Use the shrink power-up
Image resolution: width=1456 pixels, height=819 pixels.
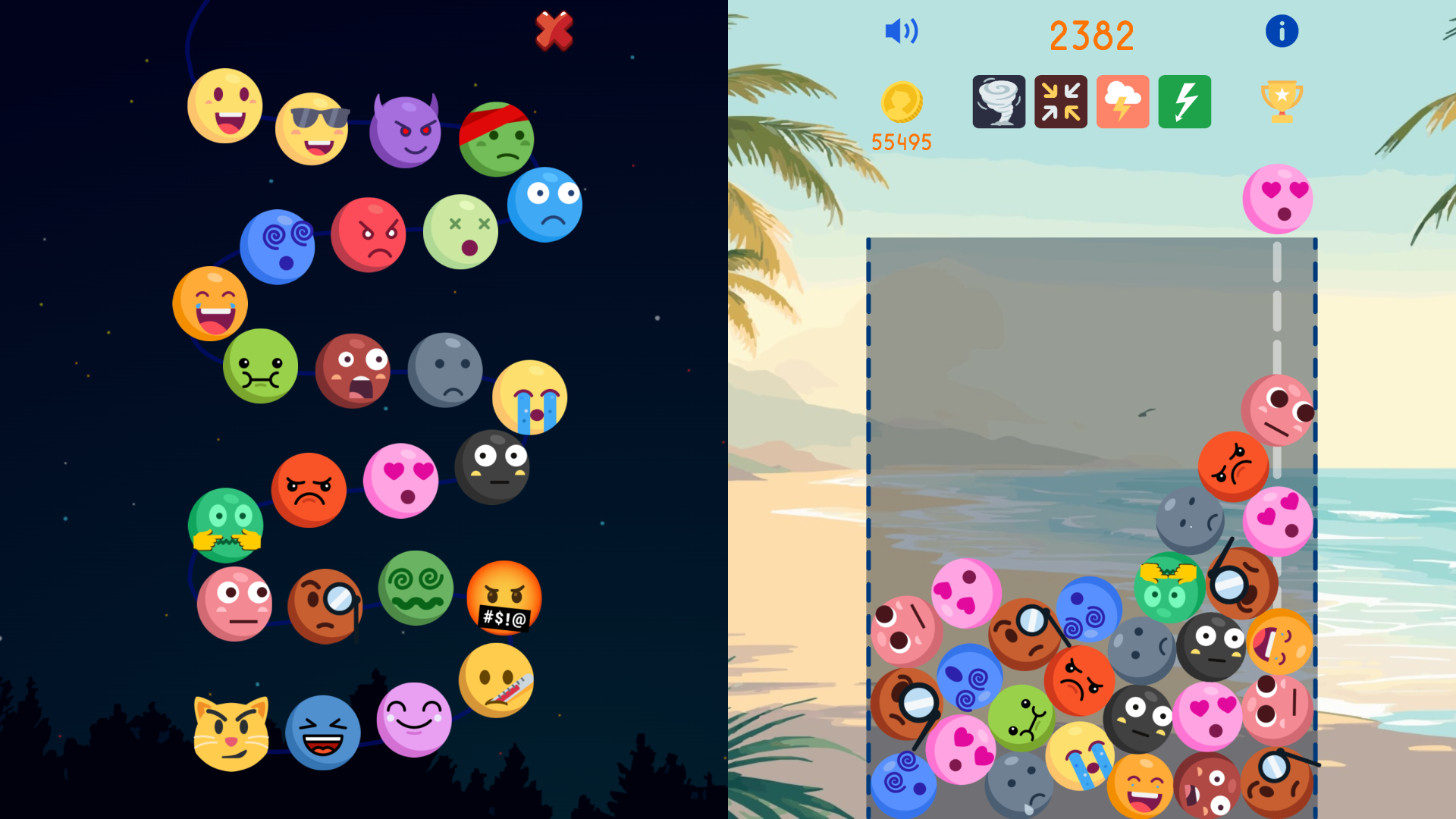1060,102
